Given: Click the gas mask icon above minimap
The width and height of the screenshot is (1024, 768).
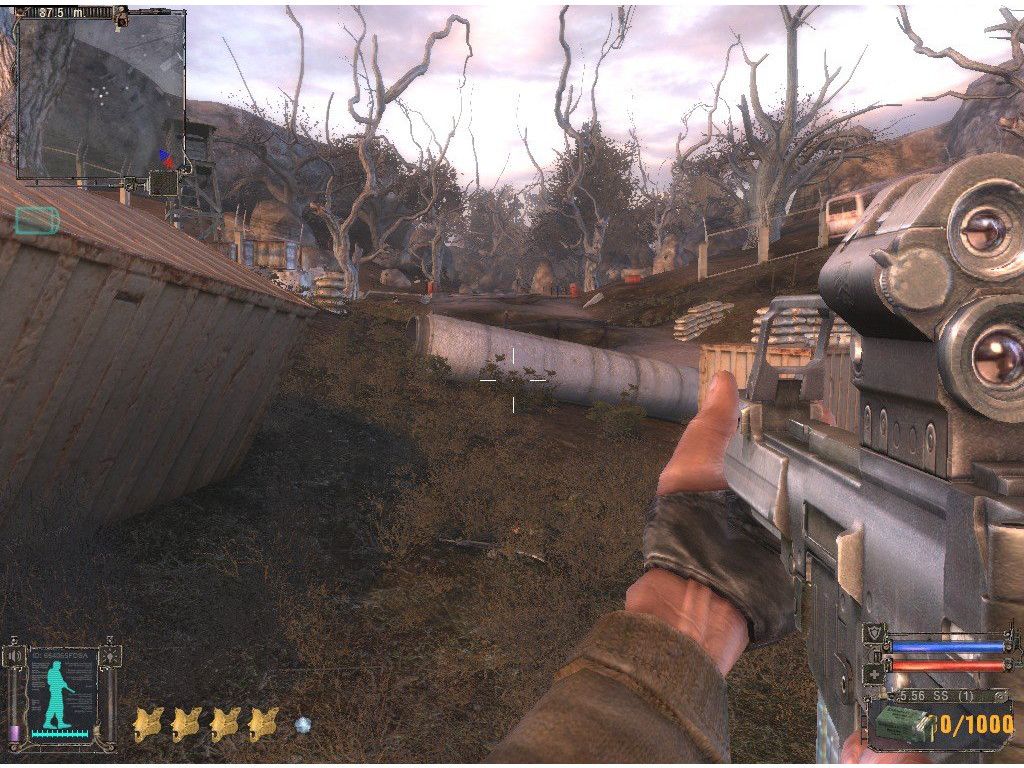Looking at the screenshot, I should click(x=122, y=14).
